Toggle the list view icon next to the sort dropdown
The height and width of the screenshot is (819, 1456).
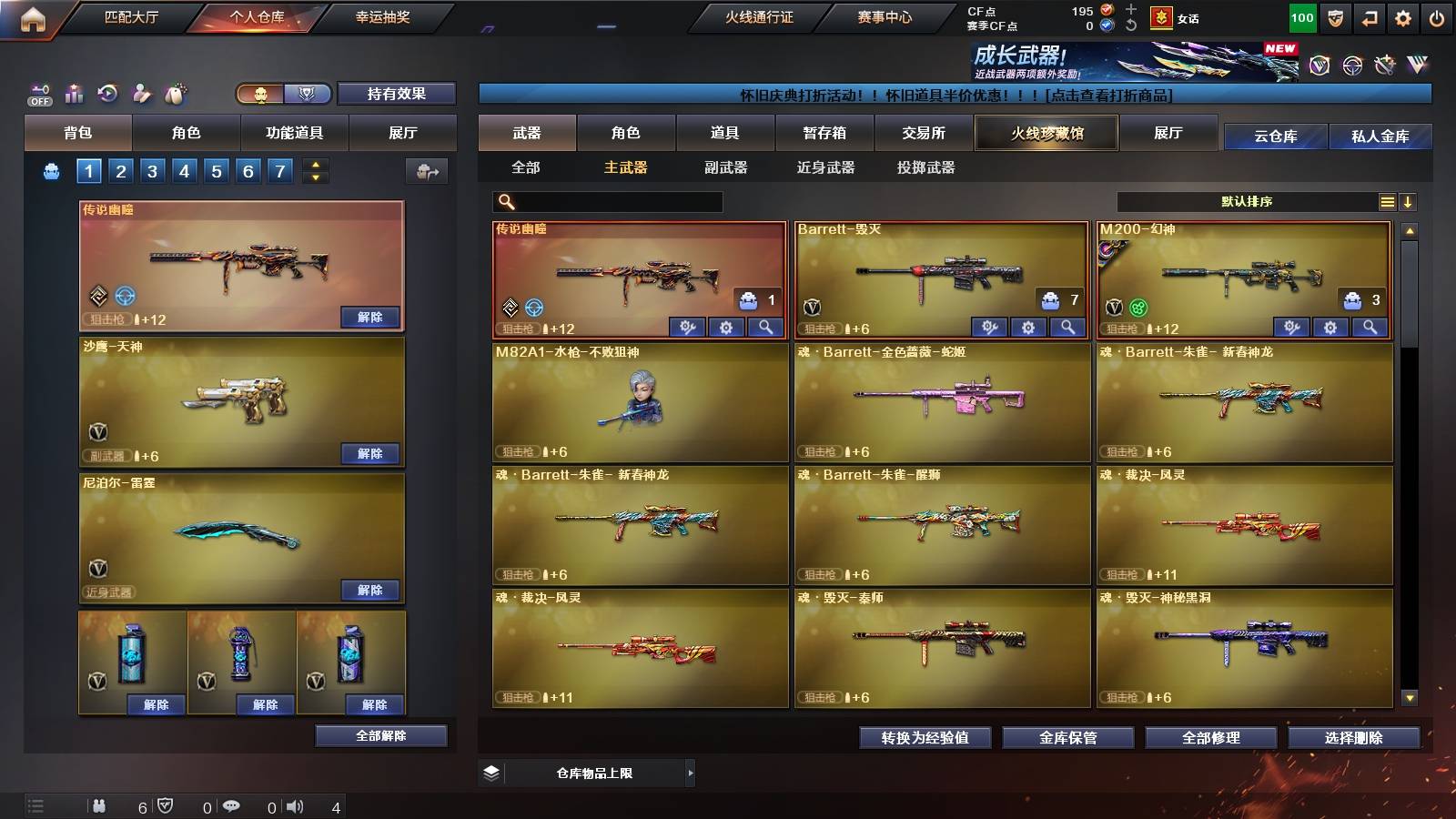tap(1387, 201)
